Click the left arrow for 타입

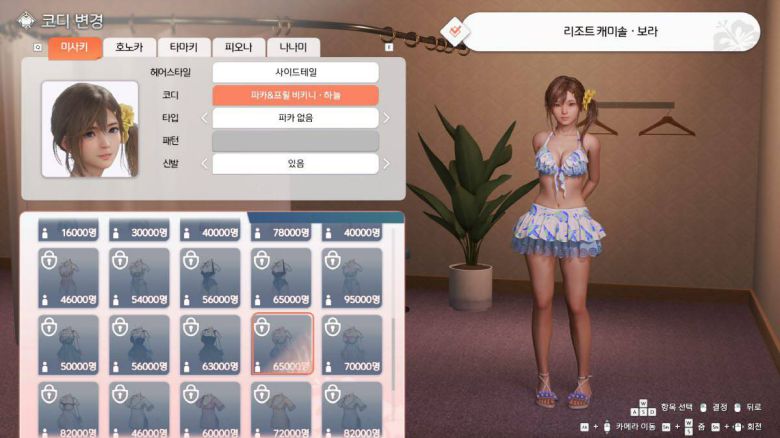point(205,118)
